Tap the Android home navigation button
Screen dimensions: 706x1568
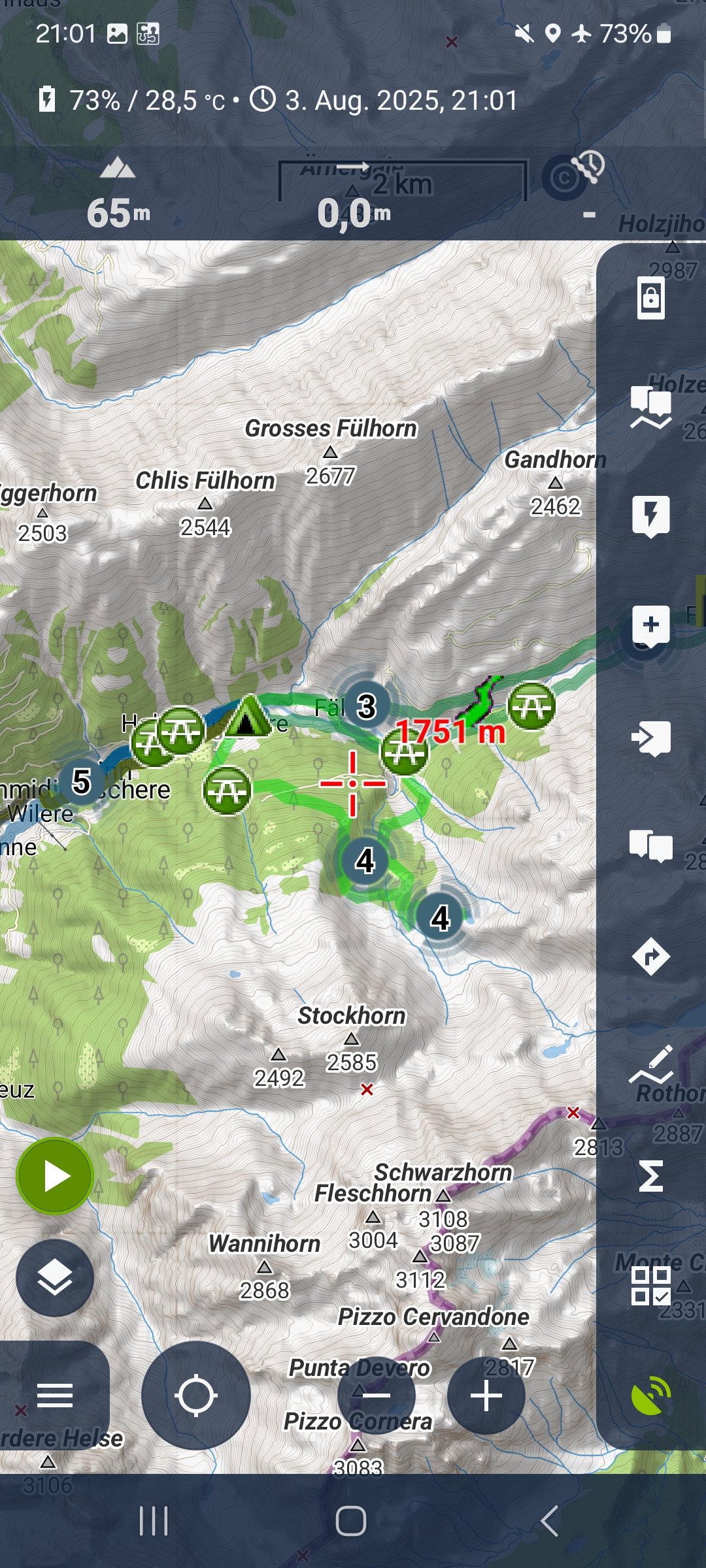click(x=351, y=1521)
